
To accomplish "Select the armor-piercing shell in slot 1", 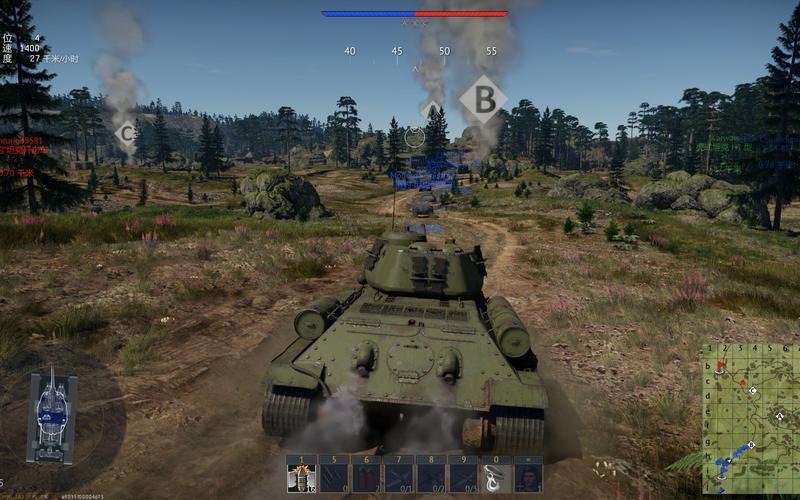I will coord(301,474).
